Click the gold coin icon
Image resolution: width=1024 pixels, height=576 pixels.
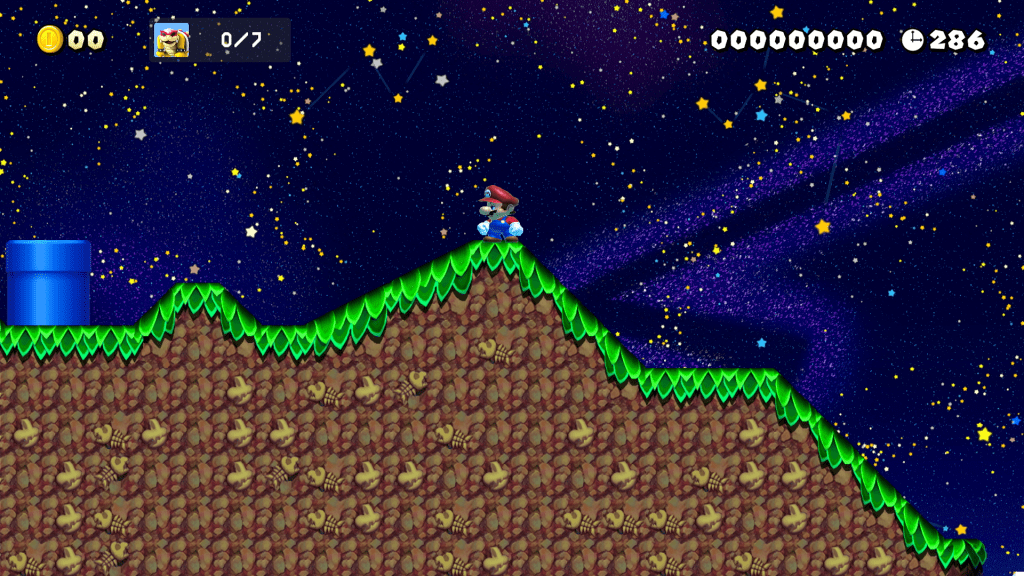tap(50, 40)
